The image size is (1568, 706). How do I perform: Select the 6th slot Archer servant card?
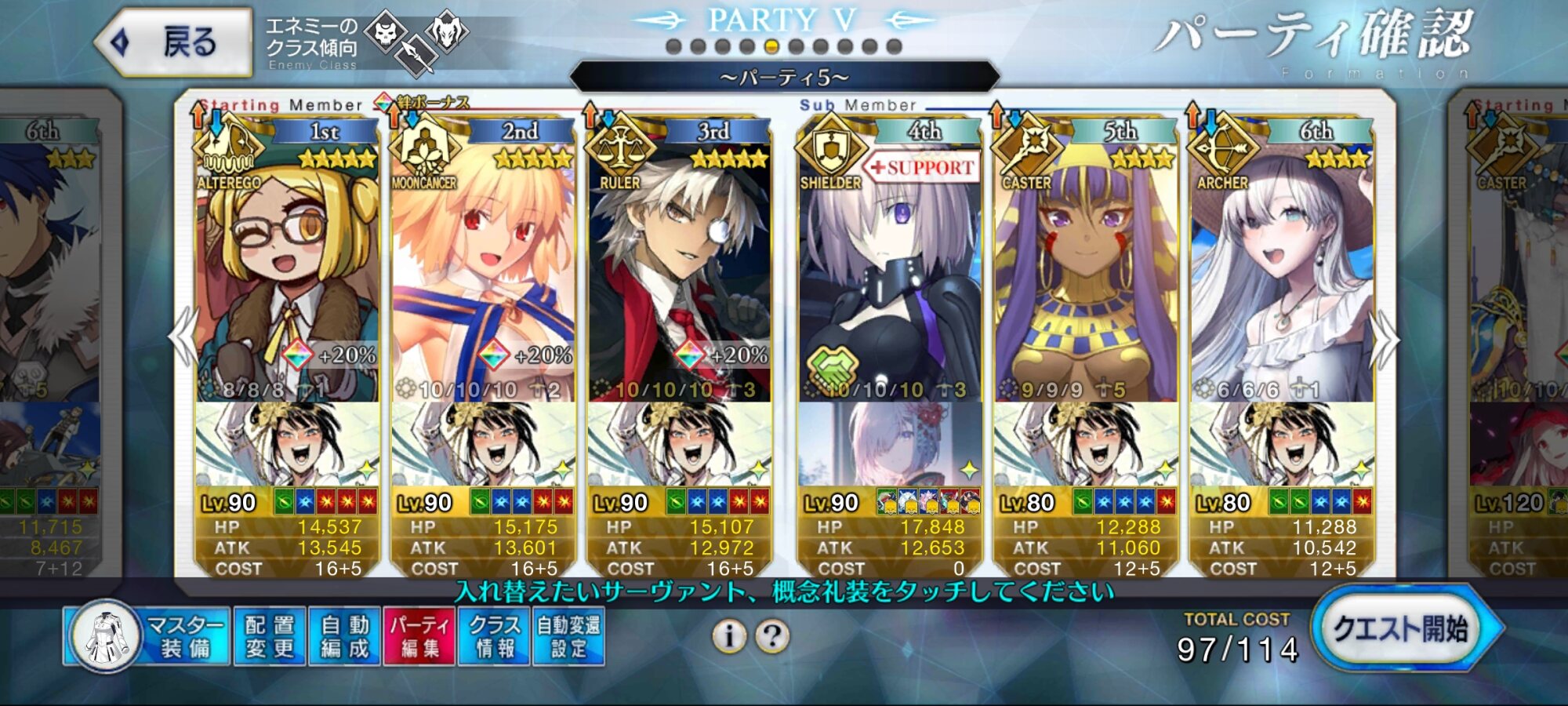tap(1281, 275)
